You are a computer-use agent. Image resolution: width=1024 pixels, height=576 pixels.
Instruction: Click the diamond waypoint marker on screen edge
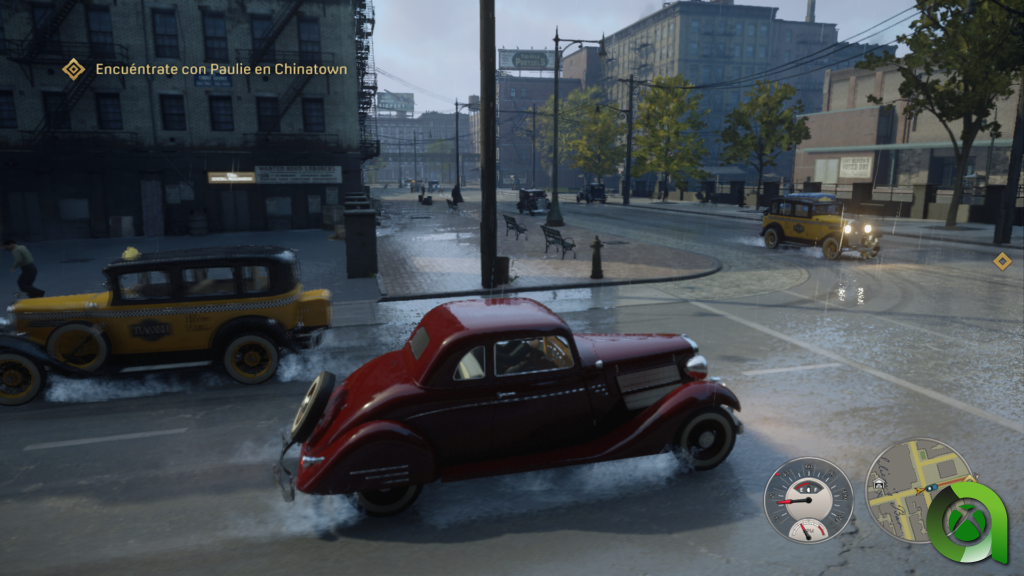[x=1002, y=261]
